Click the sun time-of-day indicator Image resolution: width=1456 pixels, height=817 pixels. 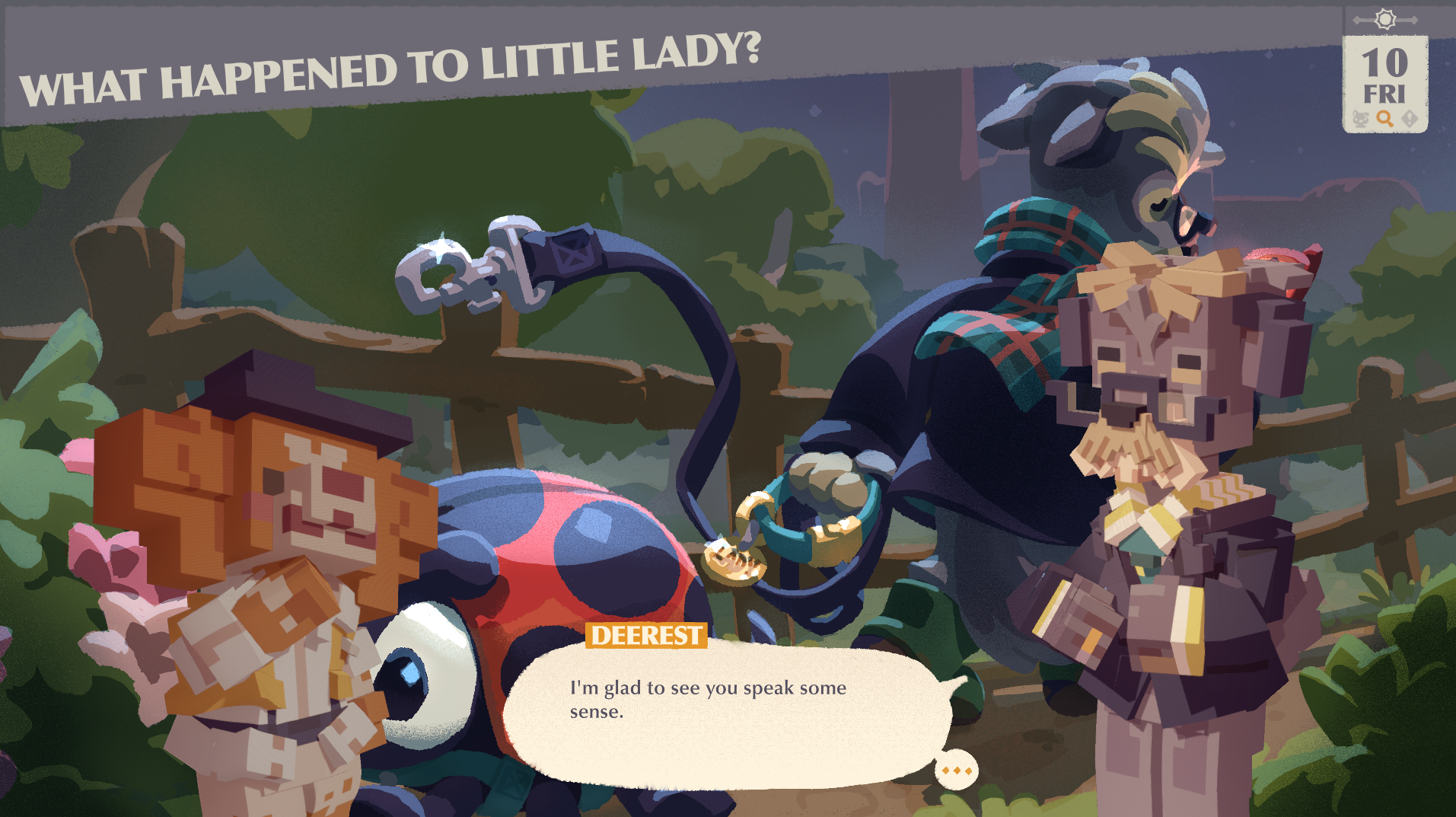click(x=1385, y=19)
